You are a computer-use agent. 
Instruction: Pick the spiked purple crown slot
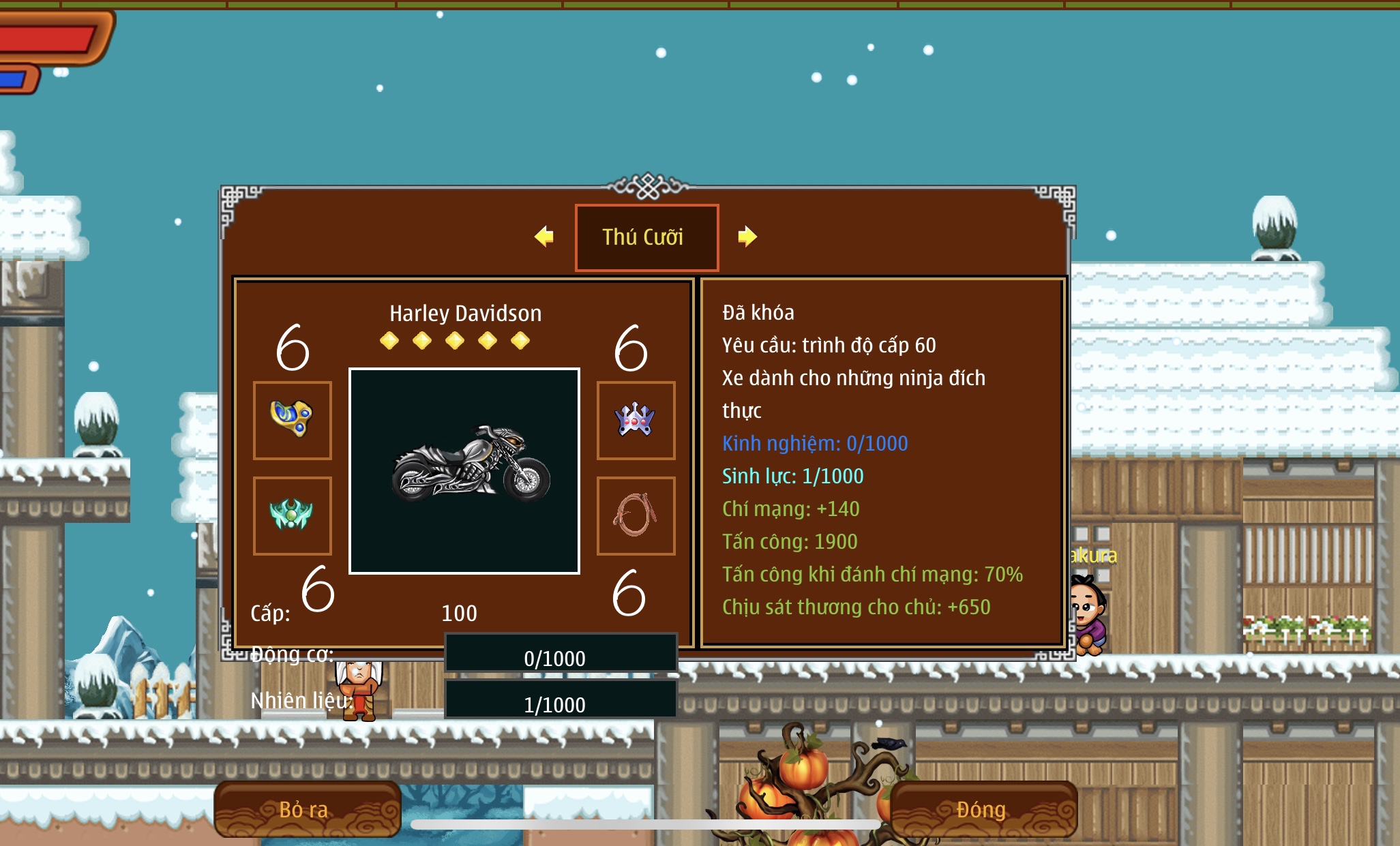[636, 420]
